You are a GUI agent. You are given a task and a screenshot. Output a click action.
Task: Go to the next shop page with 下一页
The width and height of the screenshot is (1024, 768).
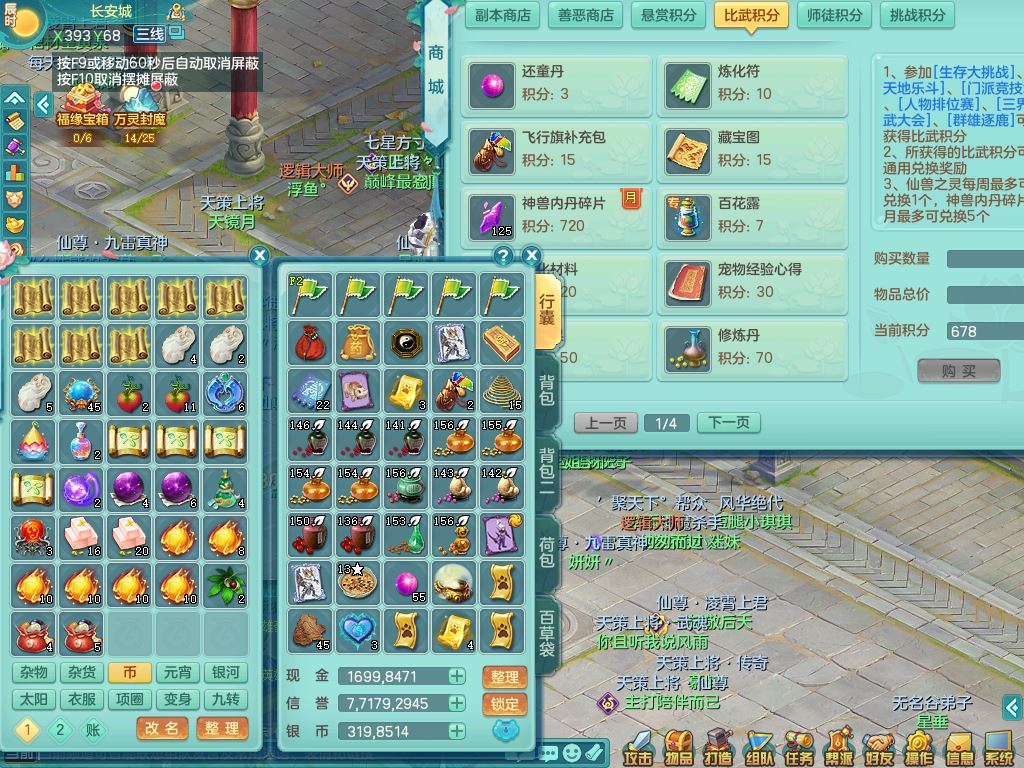pos(728,423)
